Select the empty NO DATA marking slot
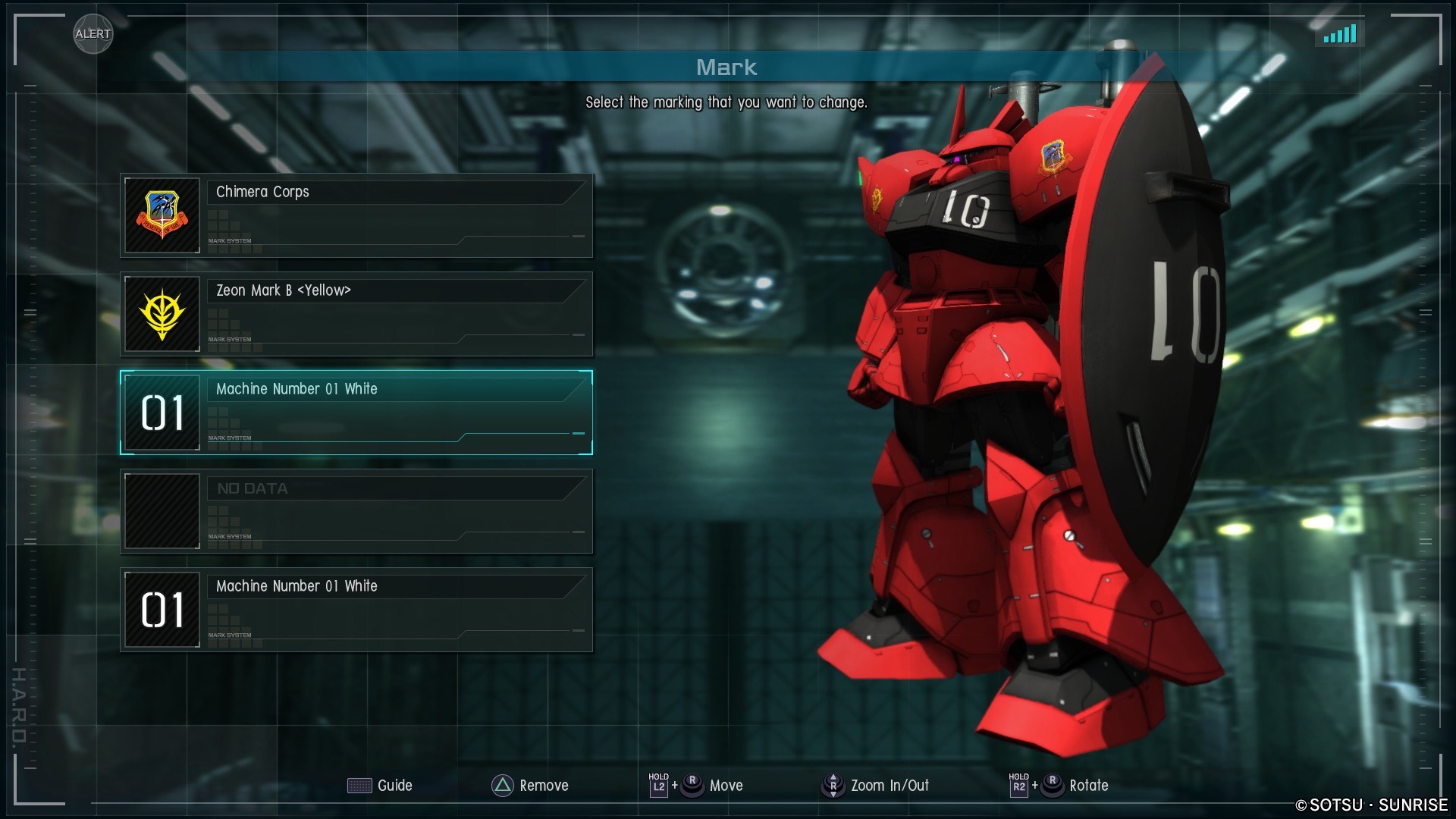This screenshot has height=819, width=1456. 356,511
